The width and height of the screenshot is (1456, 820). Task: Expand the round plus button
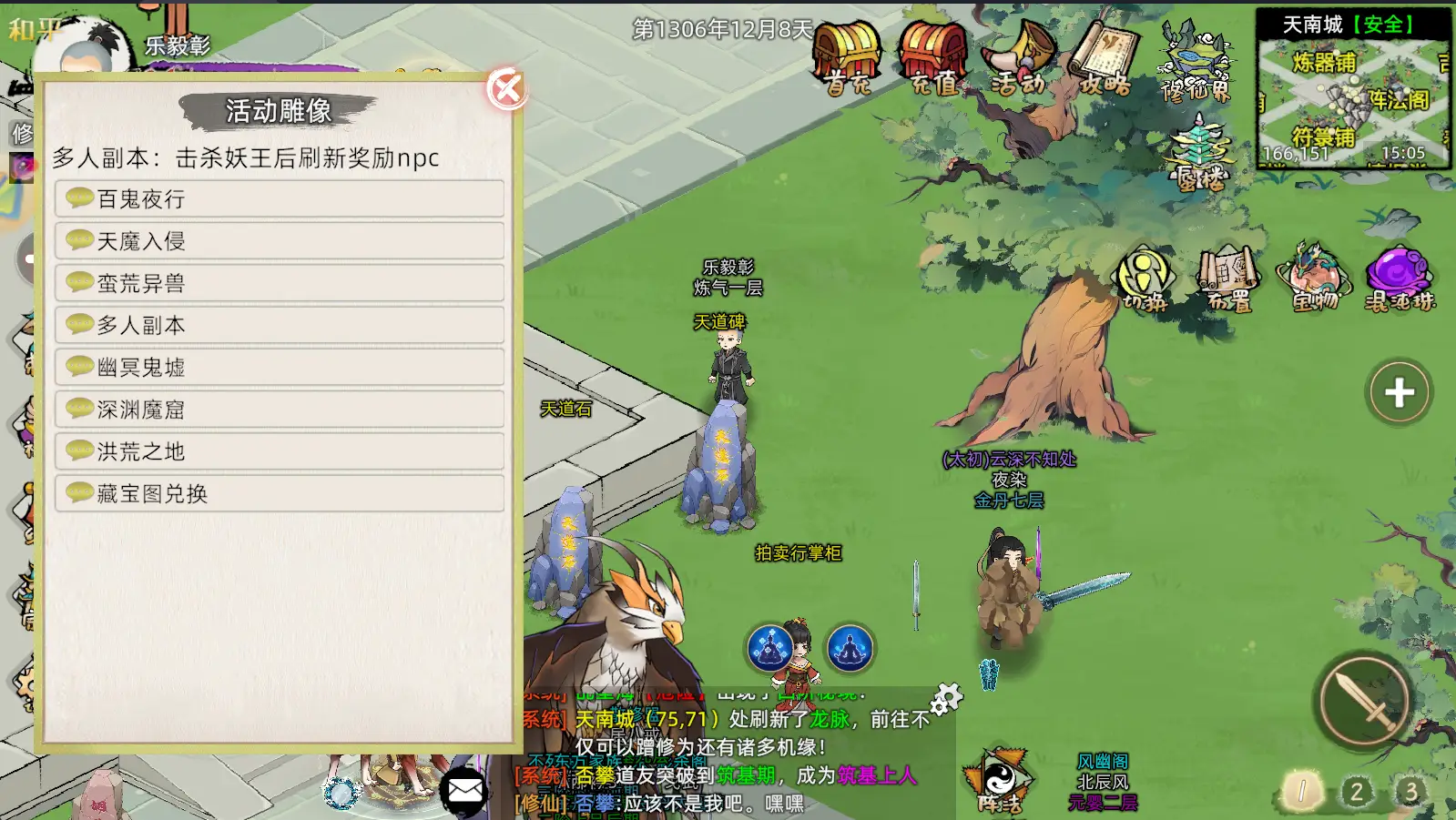click(1399, 392)
